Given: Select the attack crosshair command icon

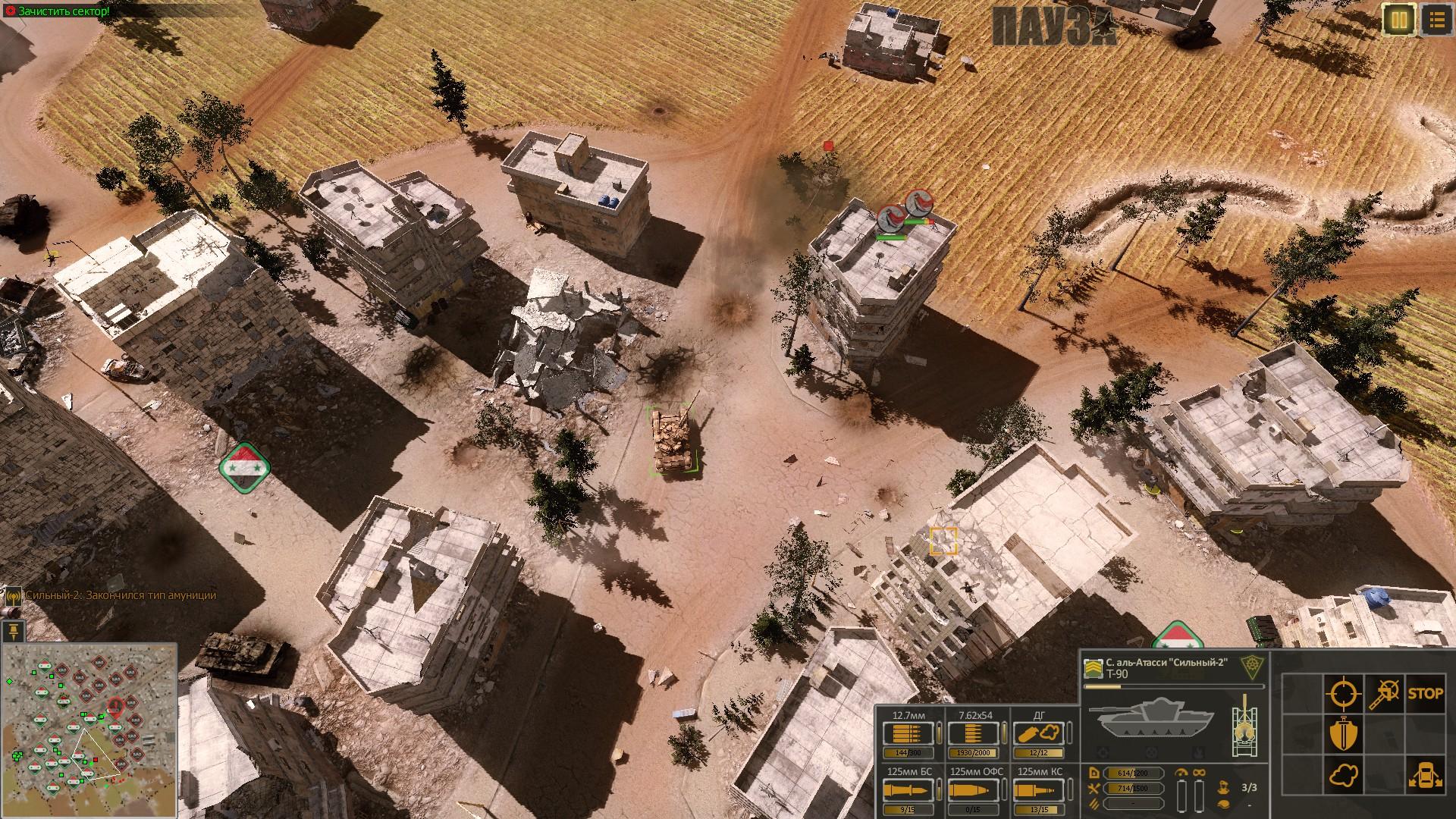Looking at the screenshot, I should pos(1343,693).
